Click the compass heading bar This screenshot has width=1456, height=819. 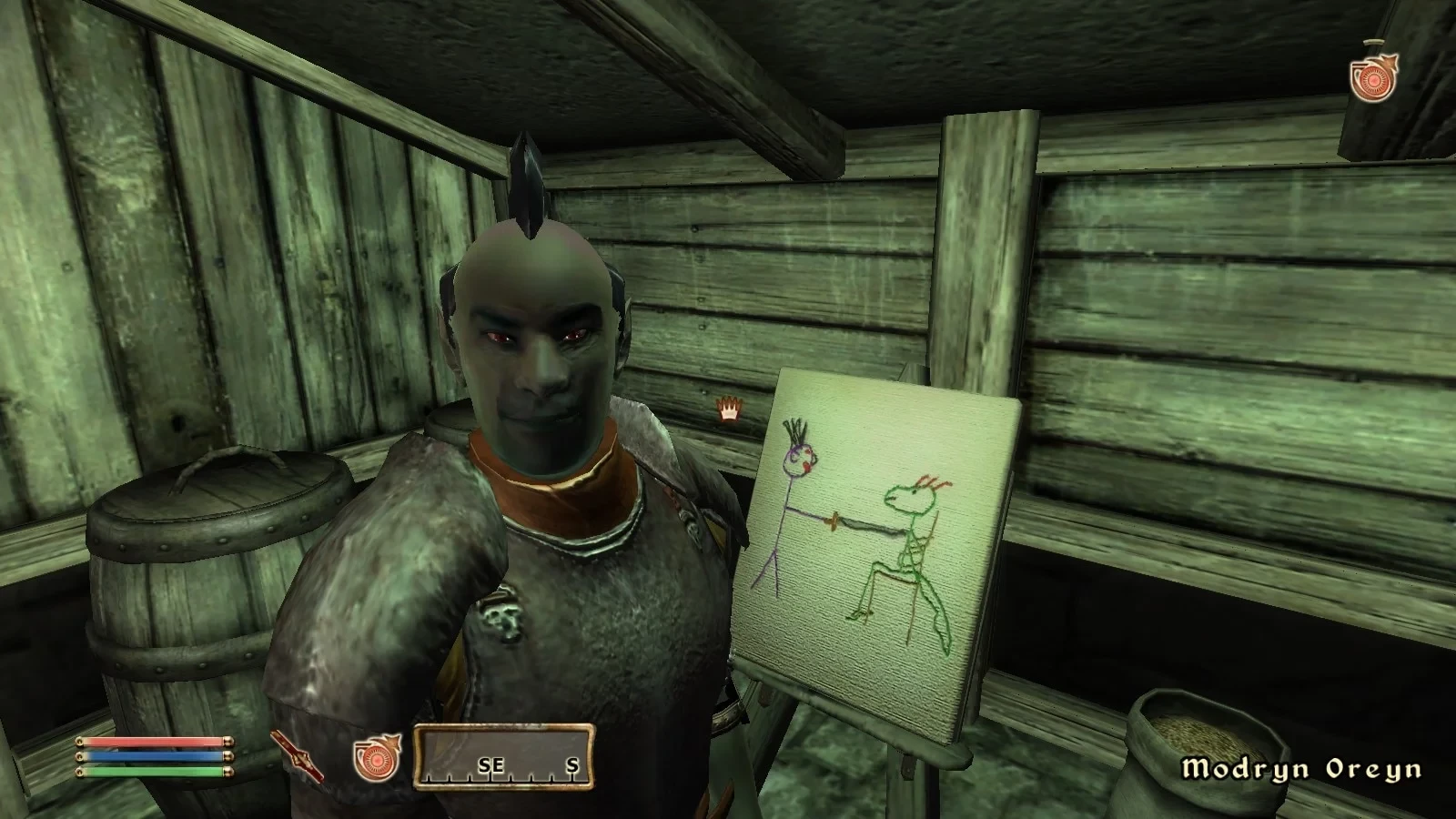coord(505,756)
